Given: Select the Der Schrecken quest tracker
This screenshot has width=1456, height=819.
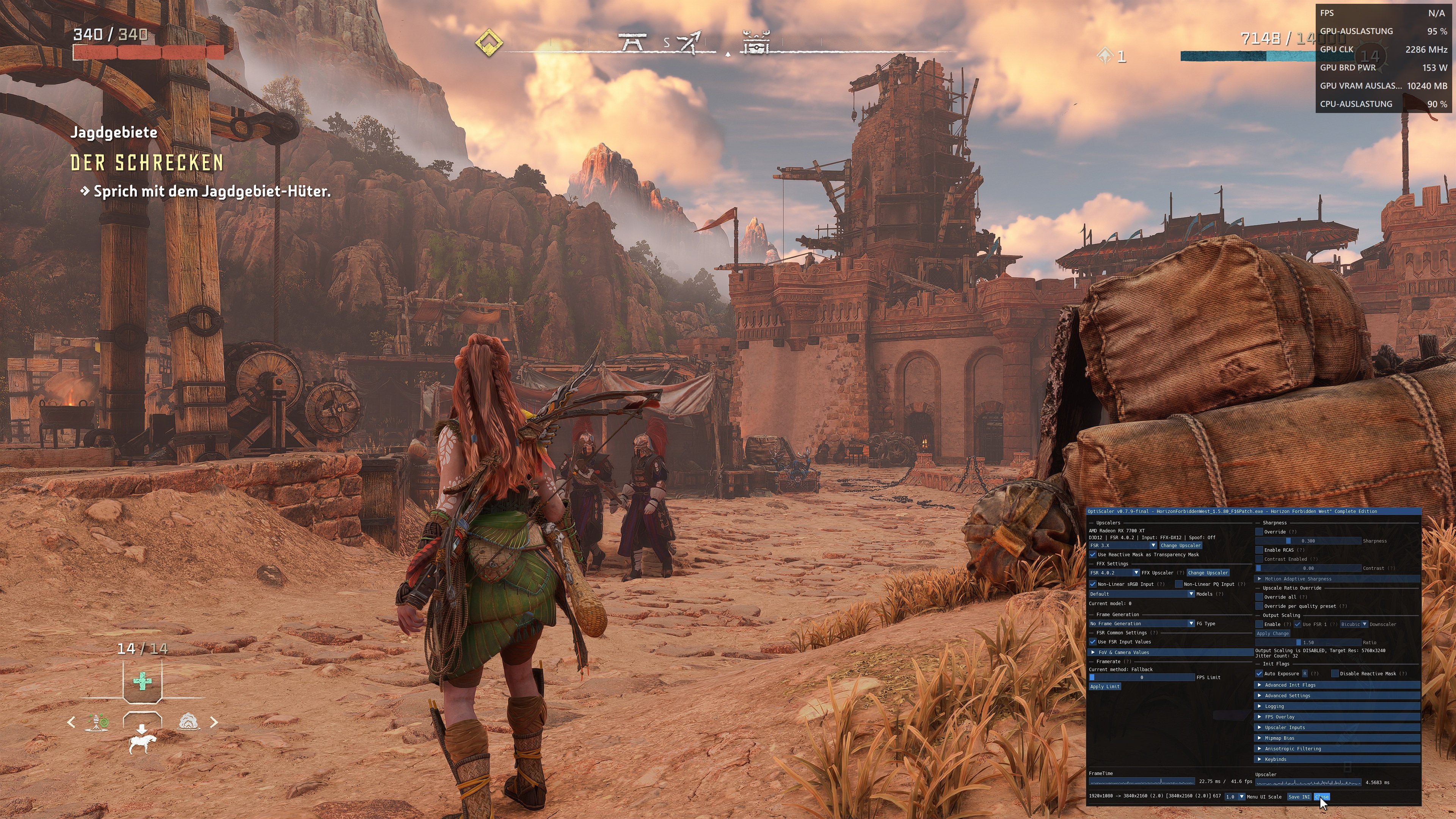Looking at the screenshot, I should (x=147, y=163).
